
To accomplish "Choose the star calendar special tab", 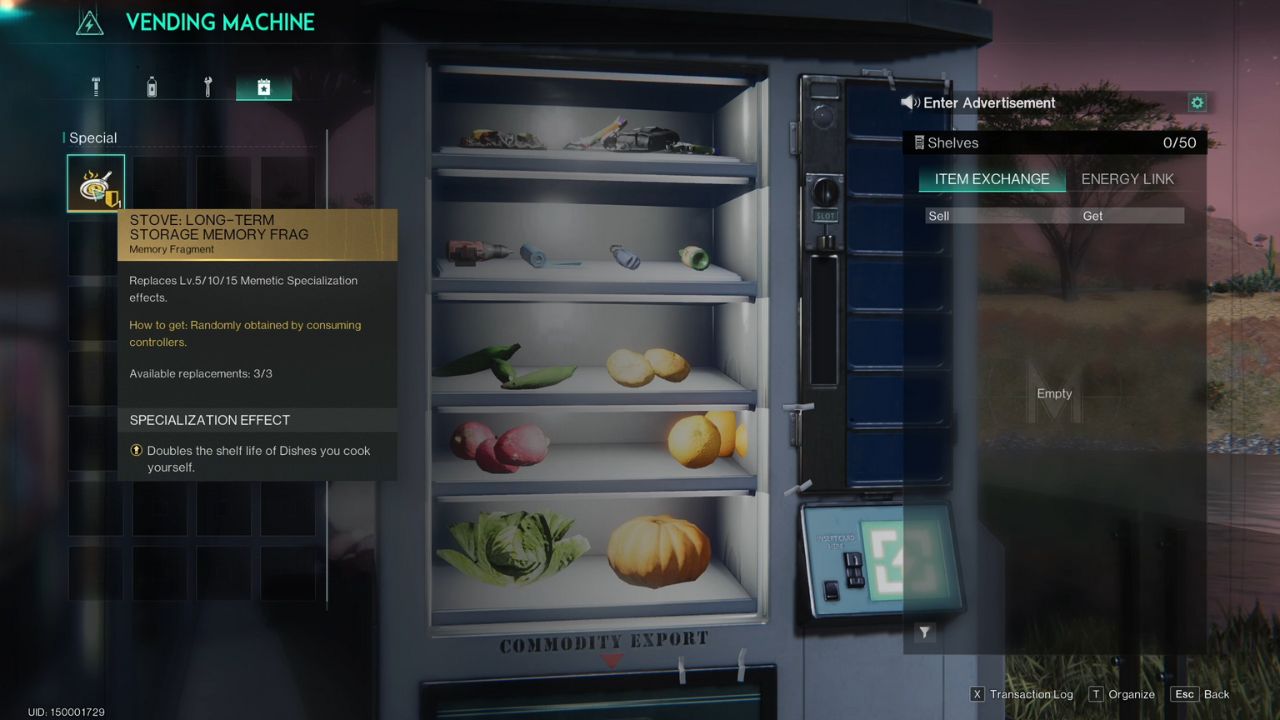I will [264, 87].
